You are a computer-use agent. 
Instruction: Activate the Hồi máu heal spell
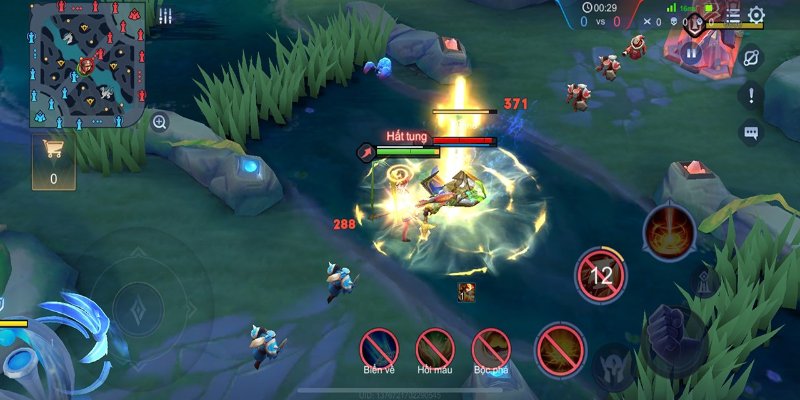pos(435,348)
